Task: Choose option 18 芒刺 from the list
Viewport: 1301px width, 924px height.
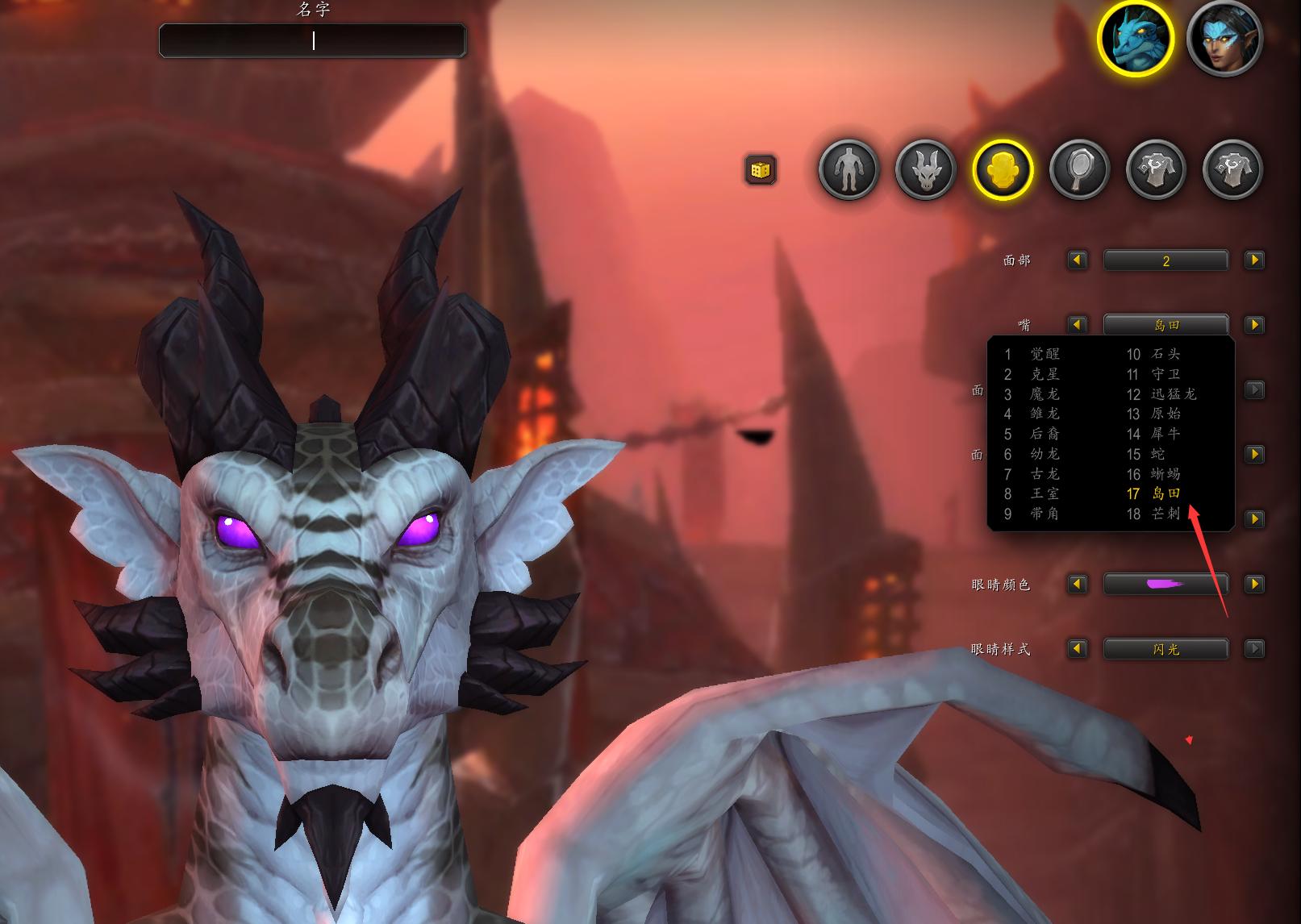Action: 1165,514
